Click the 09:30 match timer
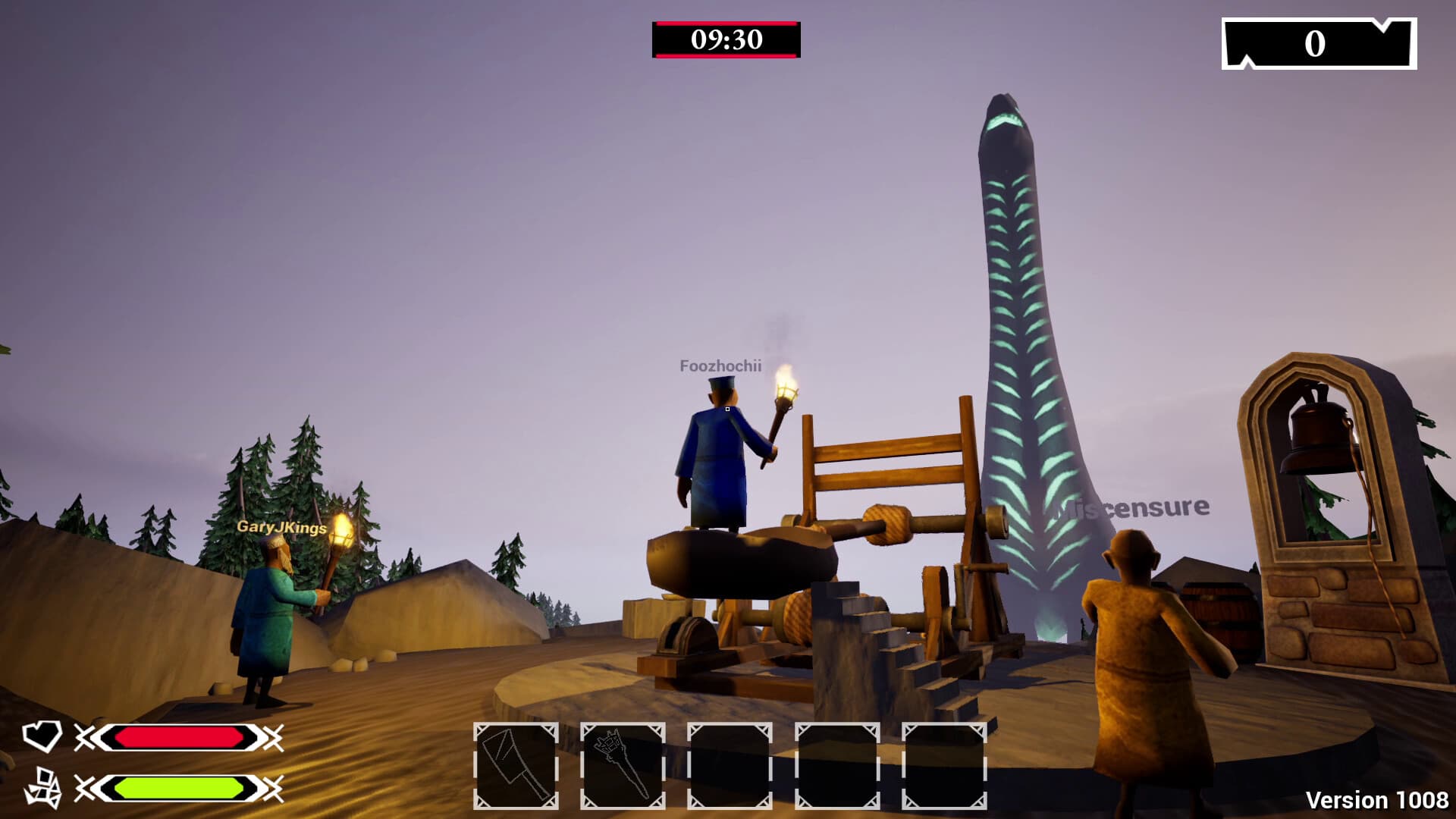The width and height of the screenshot is (1456, 819). click(726, 39)
